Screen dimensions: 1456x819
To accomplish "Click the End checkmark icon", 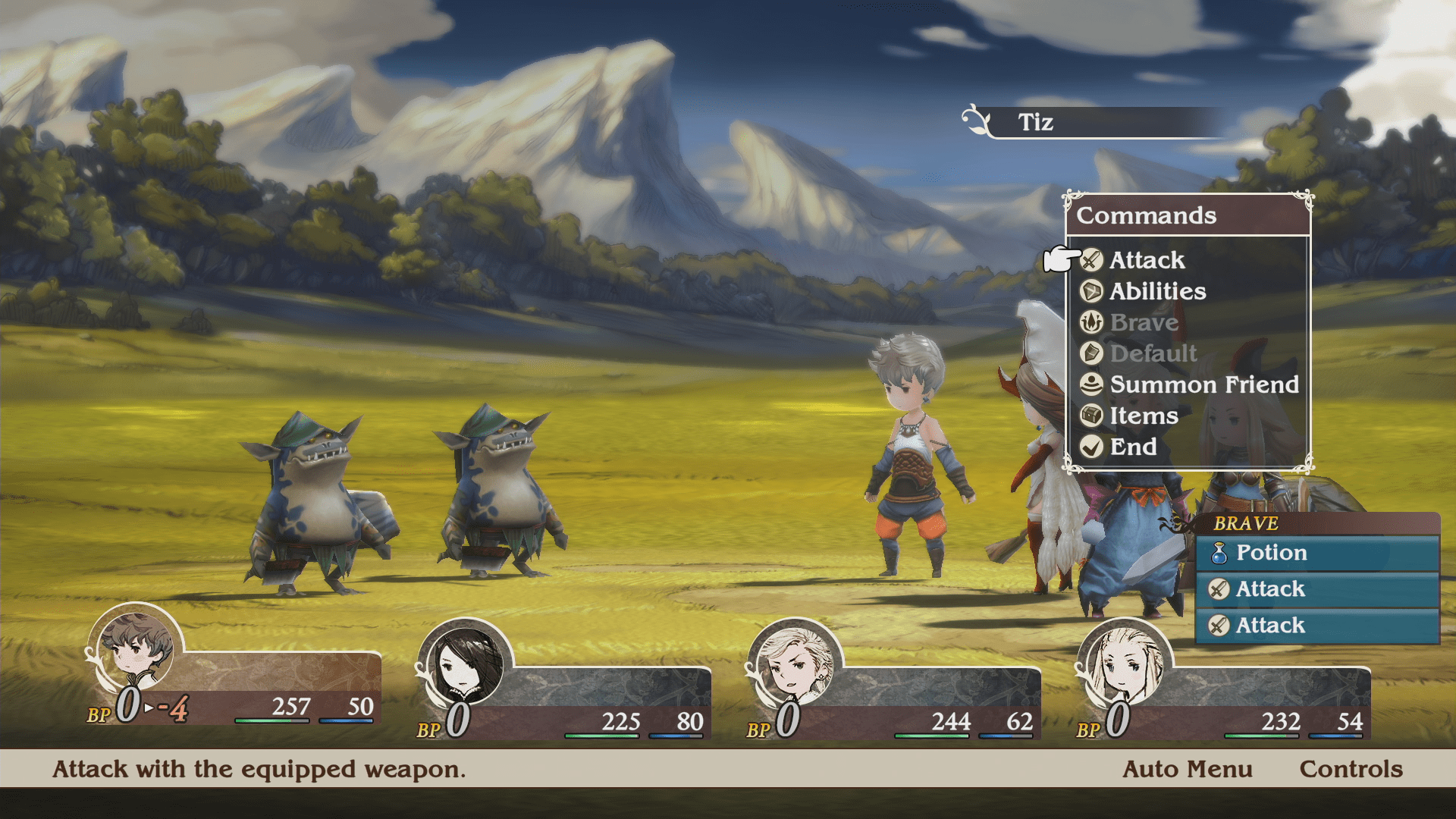I will (x=1093, y=447).
